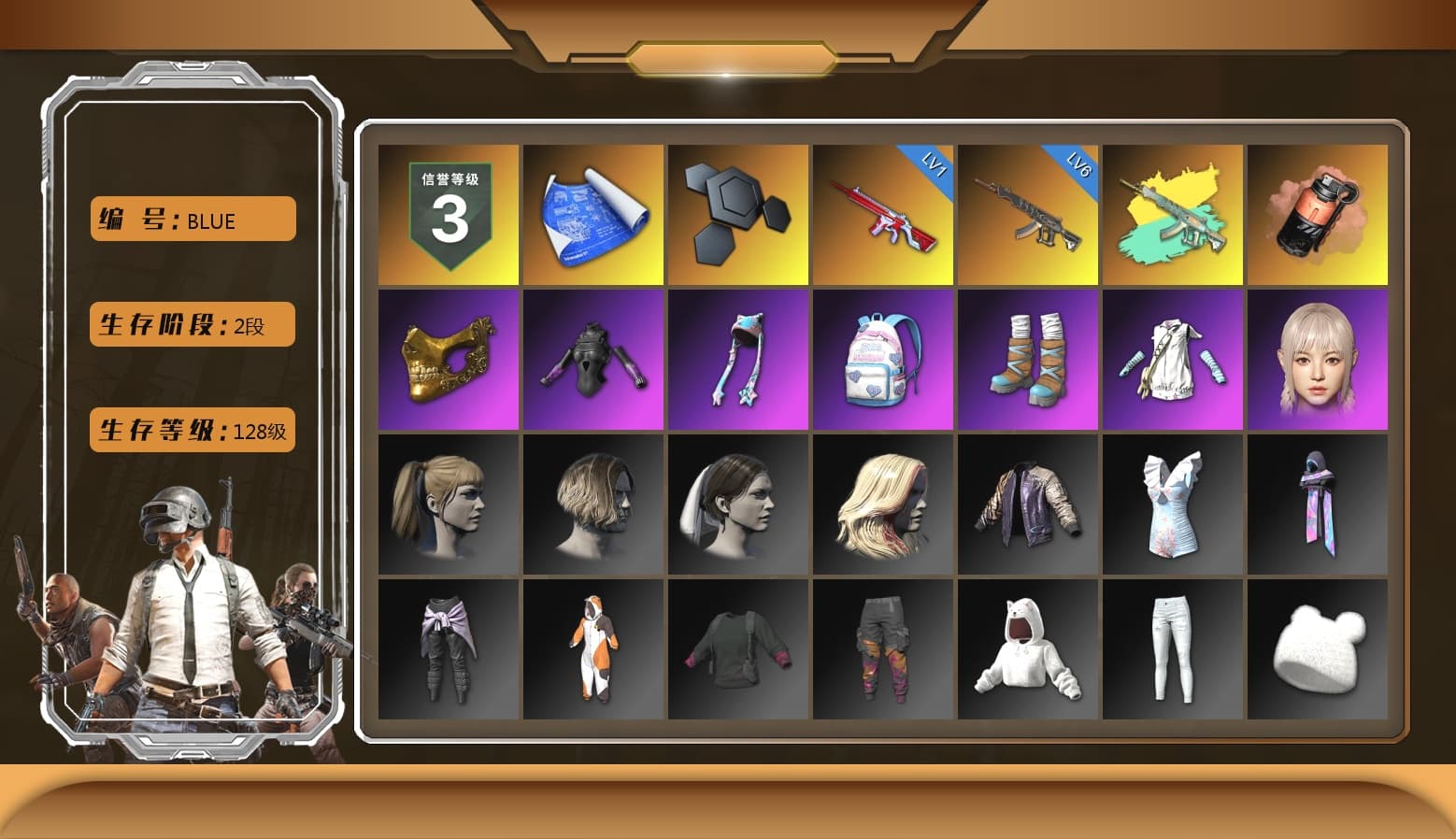Click the golden skull half-mask
1456x839 pixels.
(x=449, y=360)
